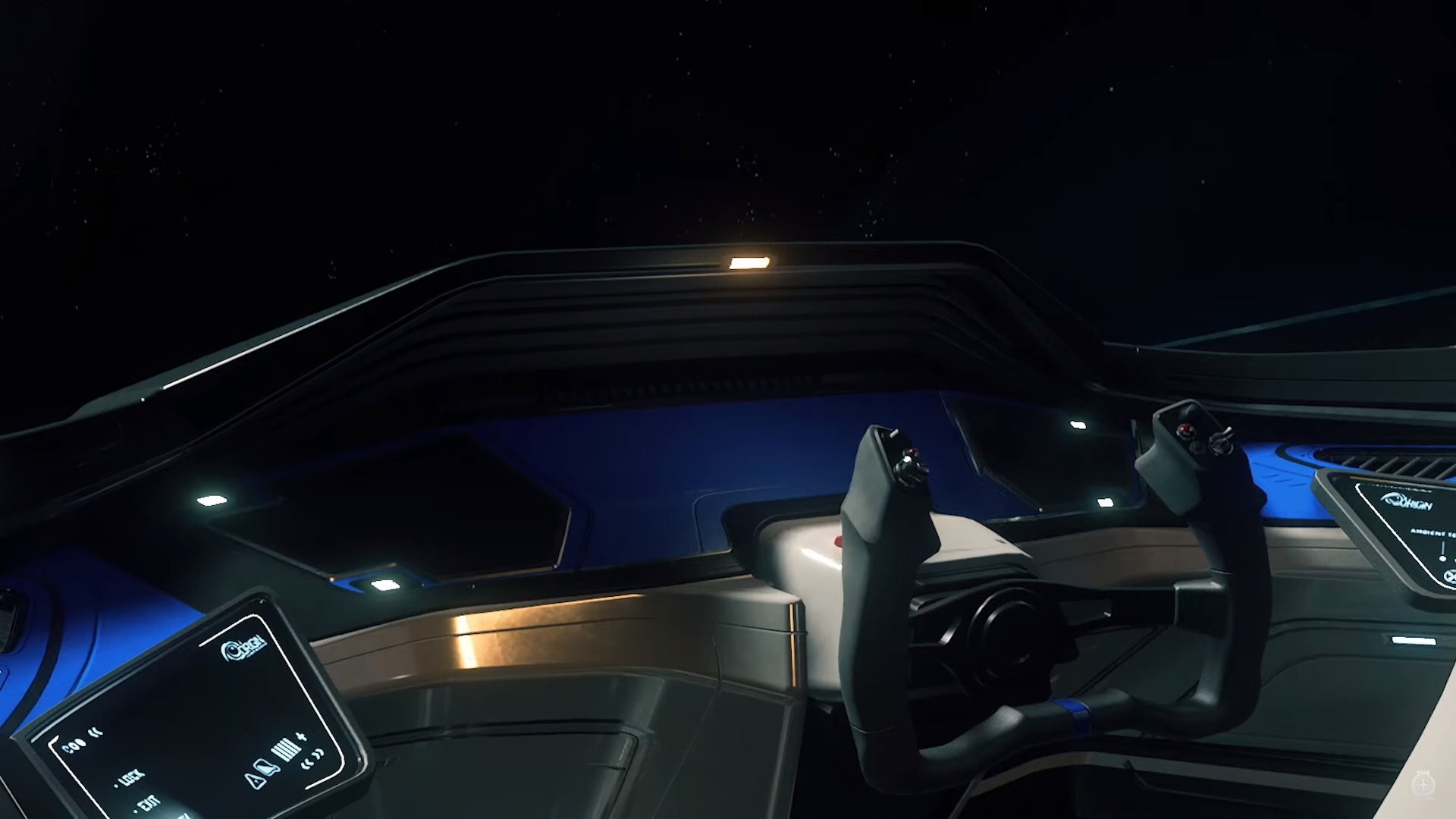Tap the plus symbol beside the bar gauge
Image resolution: width=1456 pixels, height=819 pixels.
coord(302,736)
